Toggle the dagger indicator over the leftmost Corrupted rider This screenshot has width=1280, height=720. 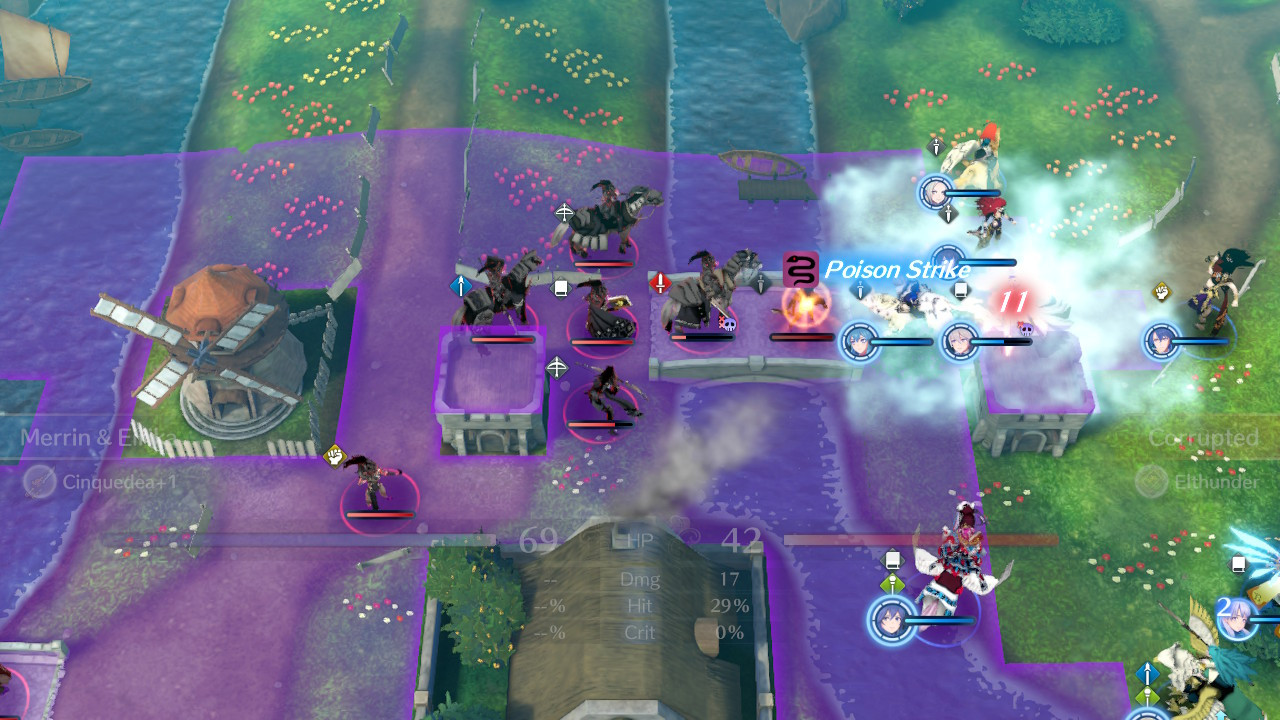(x=761, y=283)
